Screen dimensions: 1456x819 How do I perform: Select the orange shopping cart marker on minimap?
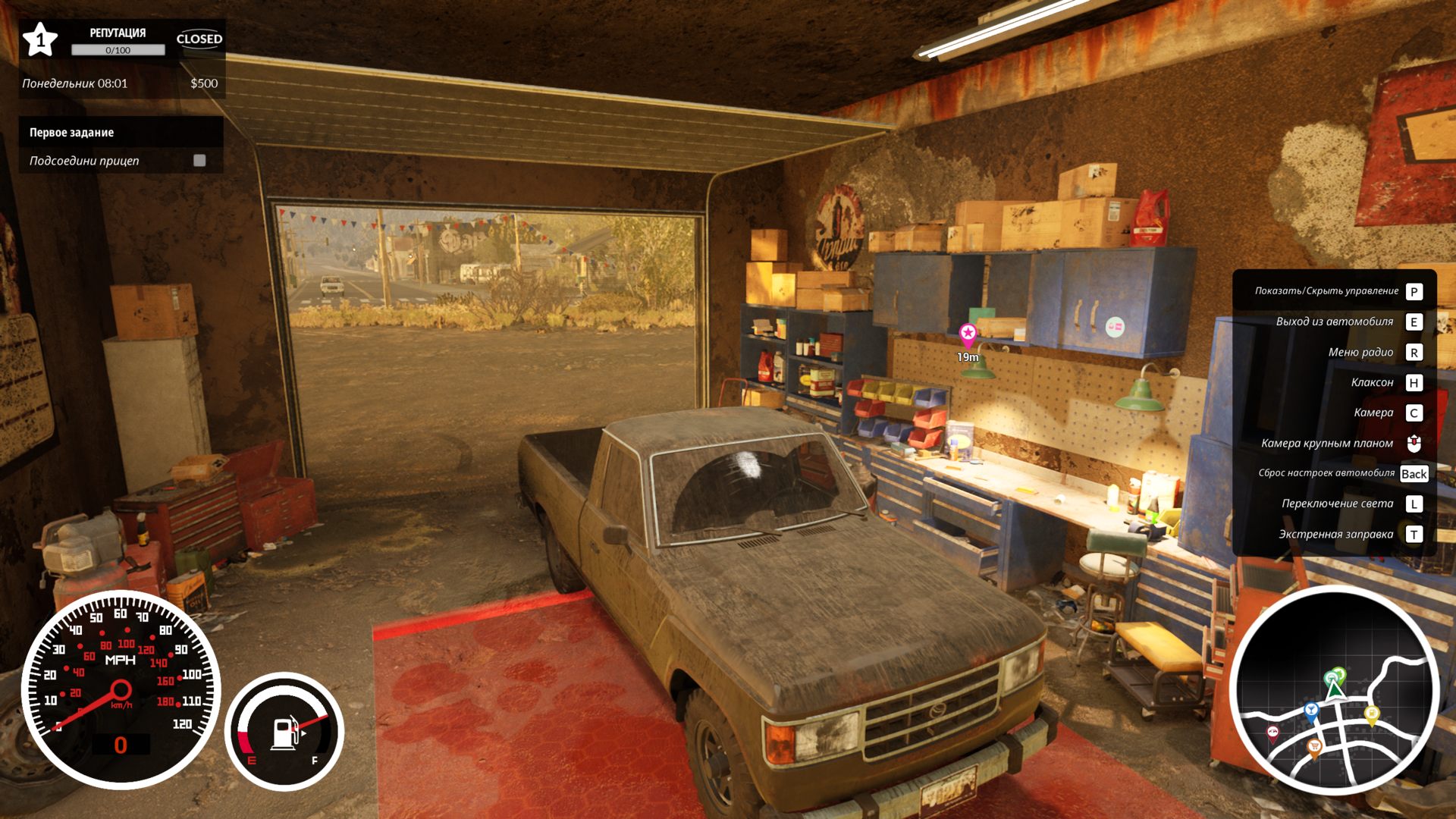1313,746
